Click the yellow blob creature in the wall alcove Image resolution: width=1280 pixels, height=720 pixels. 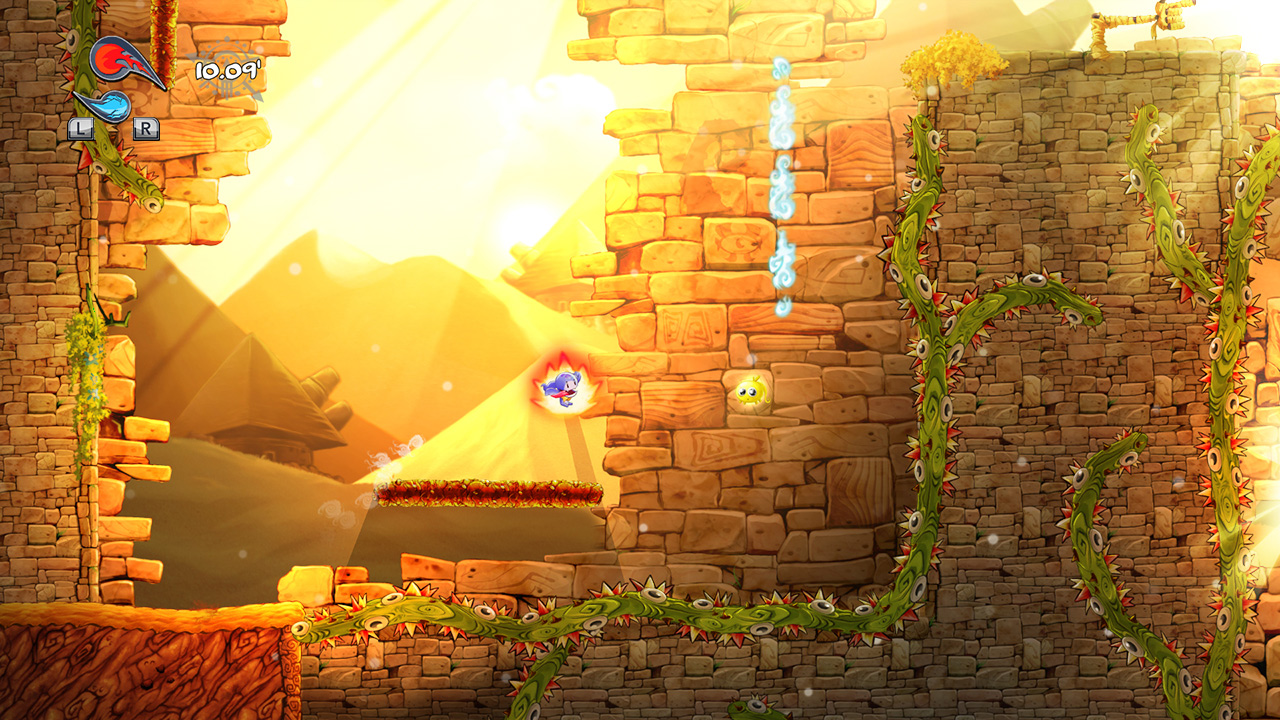point(749,390)
